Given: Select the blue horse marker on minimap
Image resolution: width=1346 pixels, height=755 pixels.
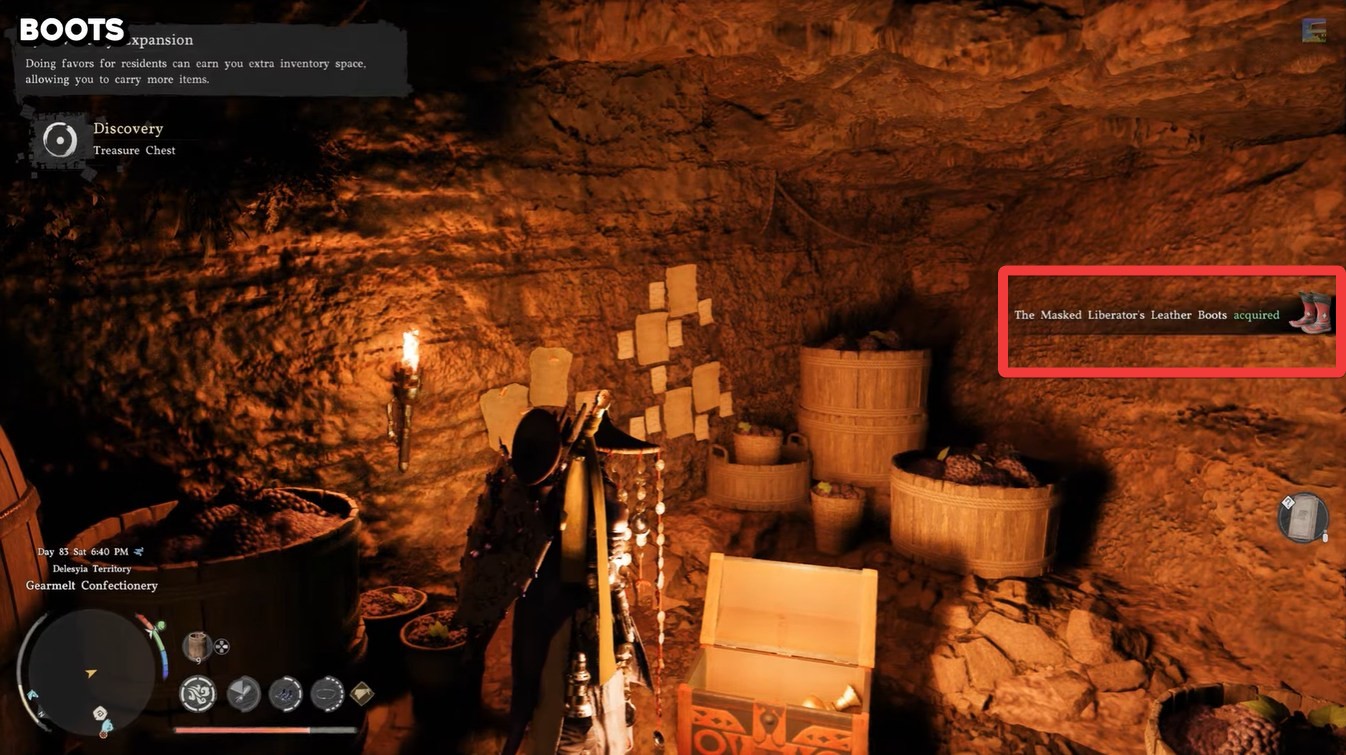Looking at the screenshot, I should point(33,694).
